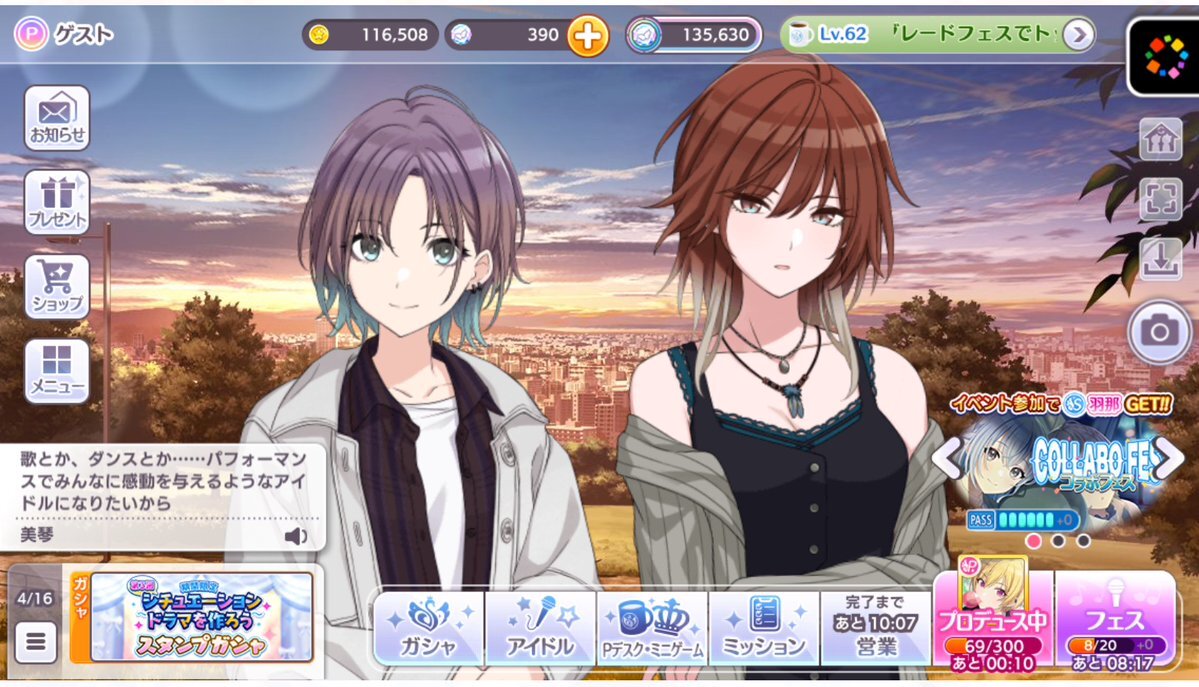Click the download arrow icon

pos(1160,259)
